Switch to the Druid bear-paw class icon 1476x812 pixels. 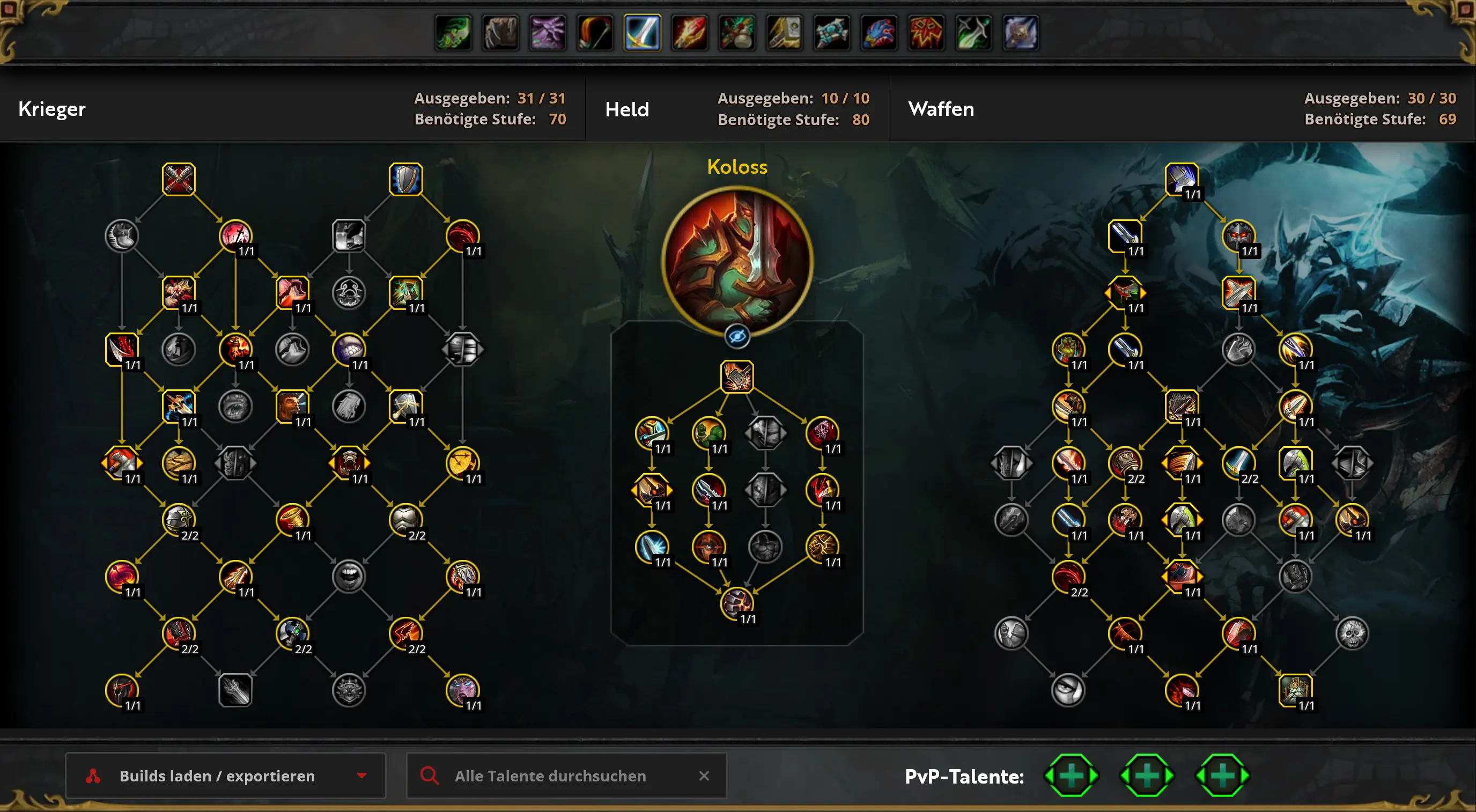(x=501, y=33)
